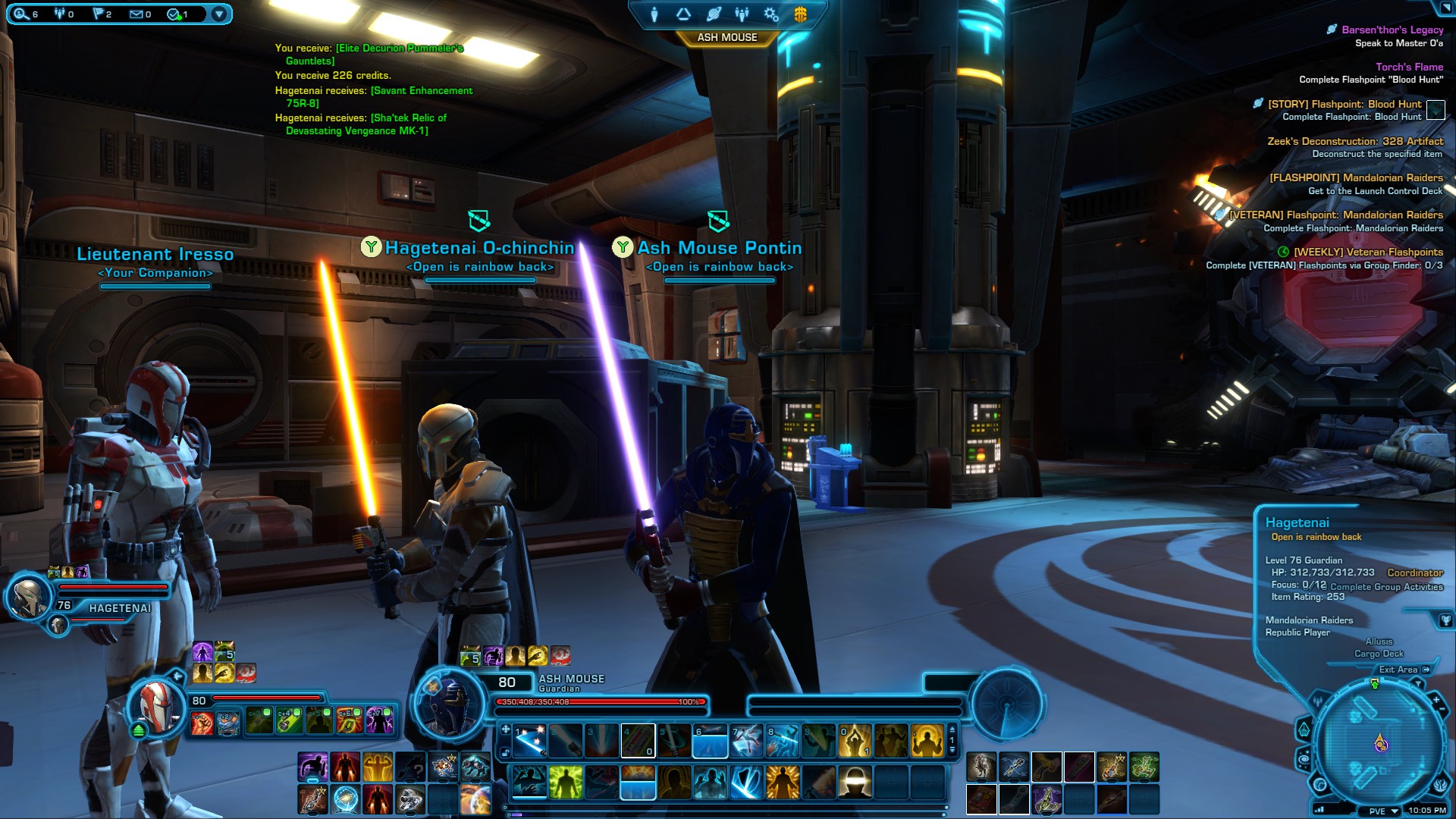
Task: Activate the green glowing figure ability
Action: click(565, 782)
